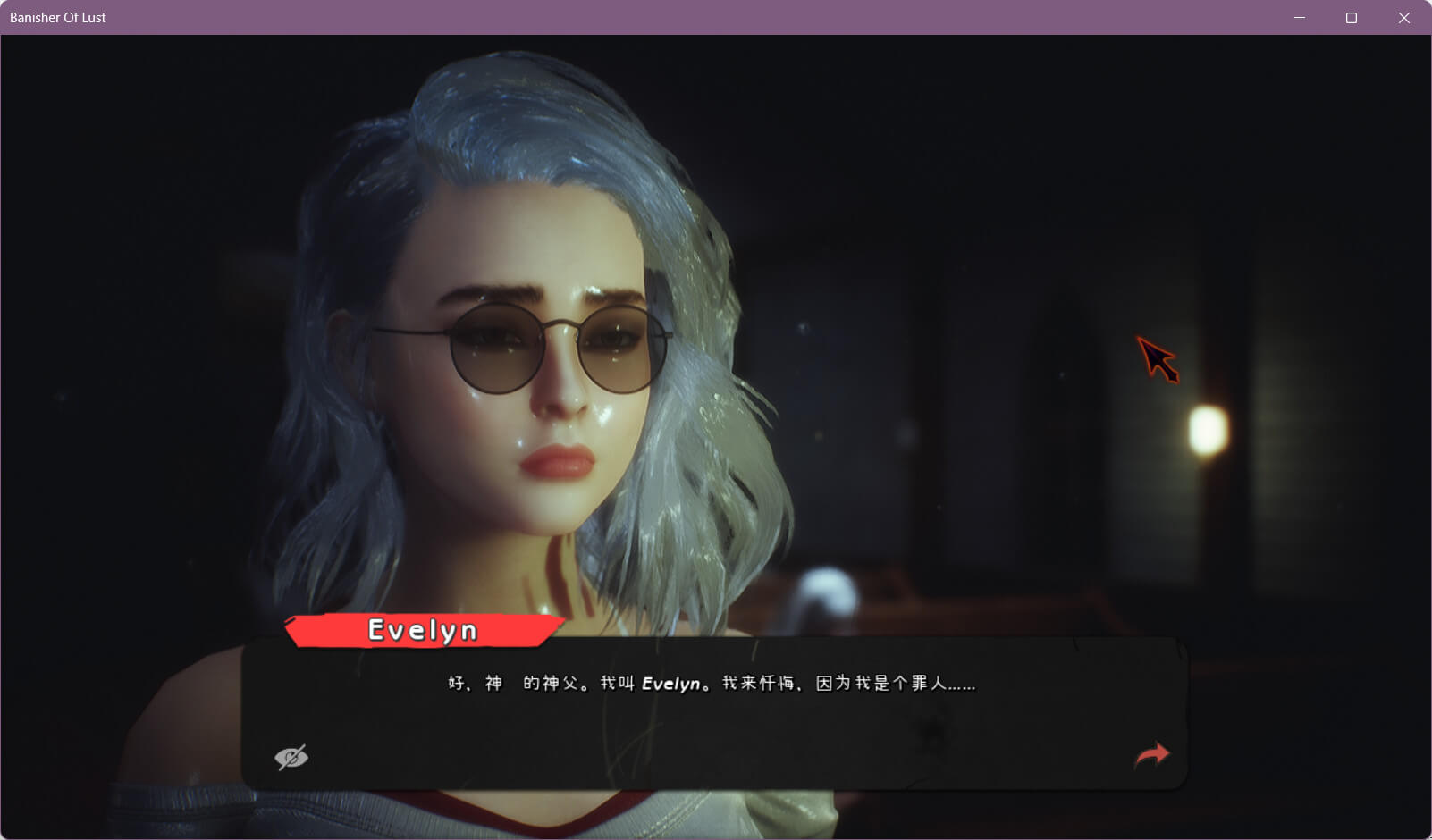The height and width of the screenshot is (840, 1432).
Task: Close the Banisher Of Lust window
Action: 1403,18
